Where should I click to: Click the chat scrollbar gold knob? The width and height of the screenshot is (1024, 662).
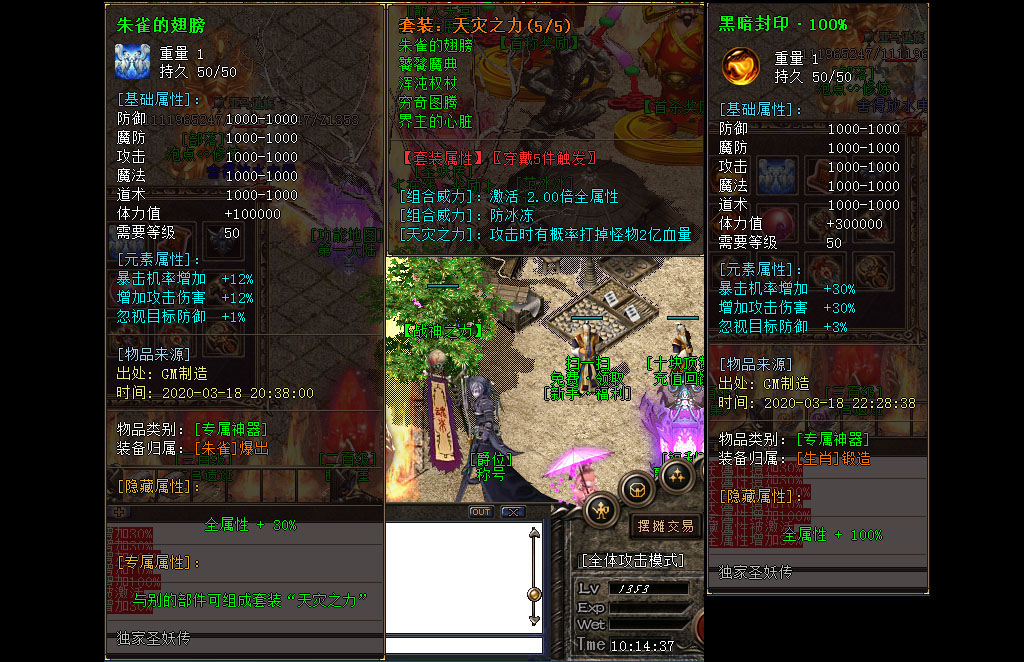point(534,594)
